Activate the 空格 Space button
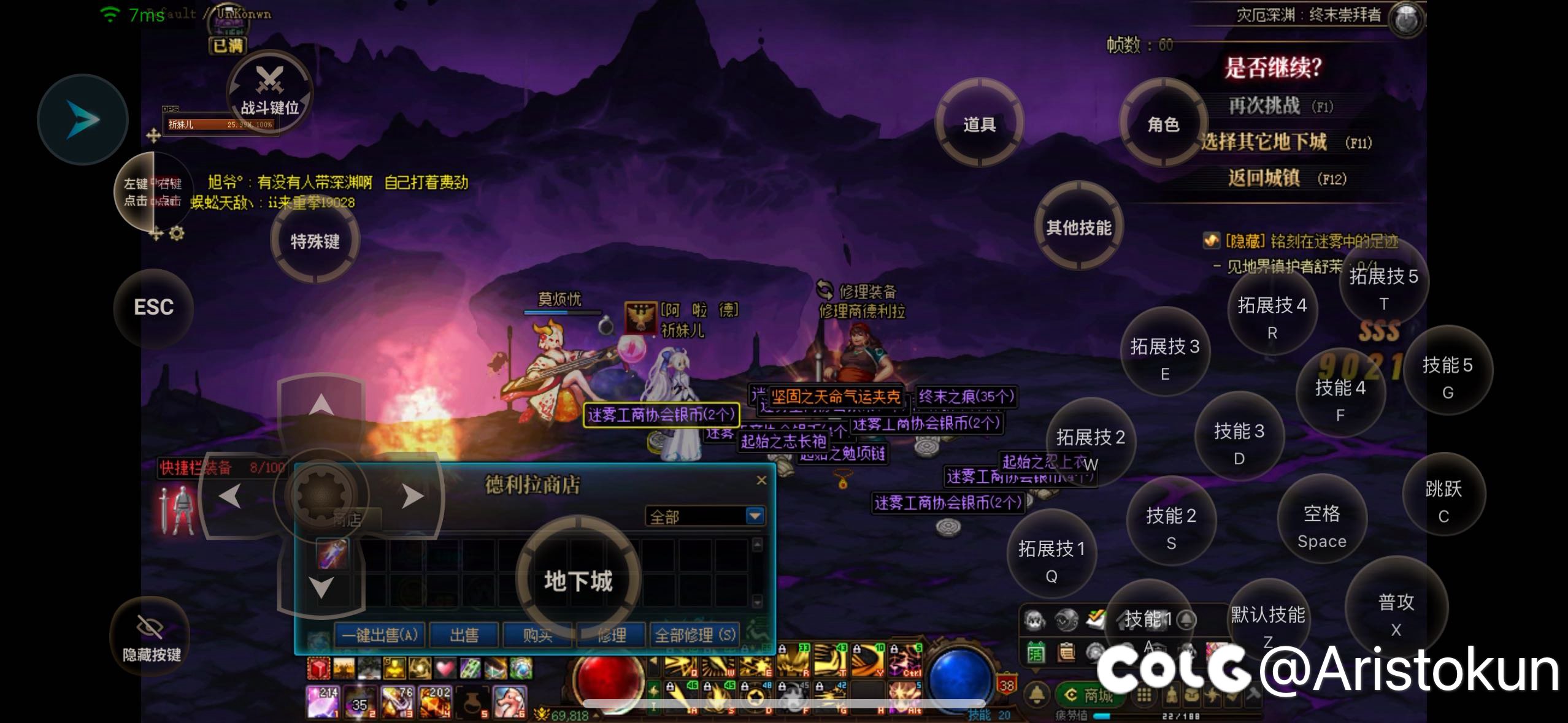 tap(1321, 525)
